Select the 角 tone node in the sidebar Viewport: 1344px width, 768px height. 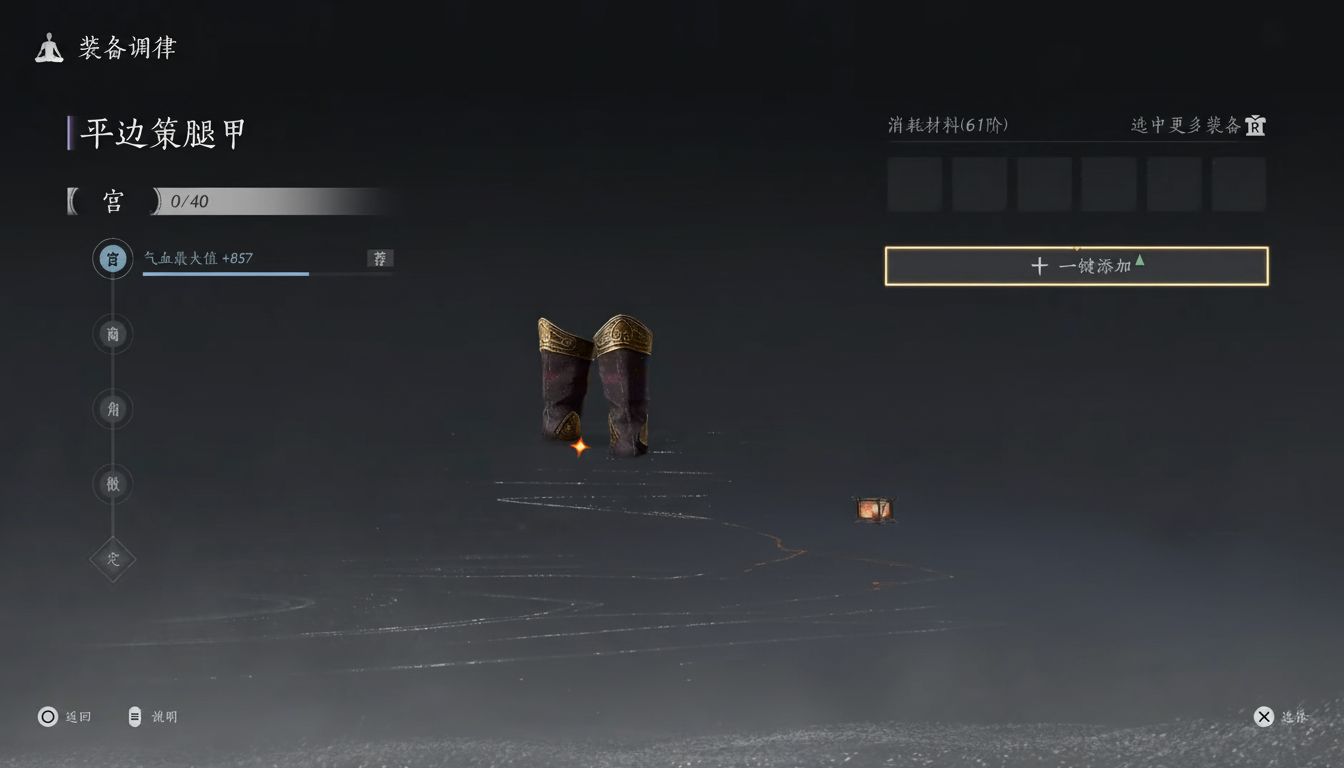[112, 409]
